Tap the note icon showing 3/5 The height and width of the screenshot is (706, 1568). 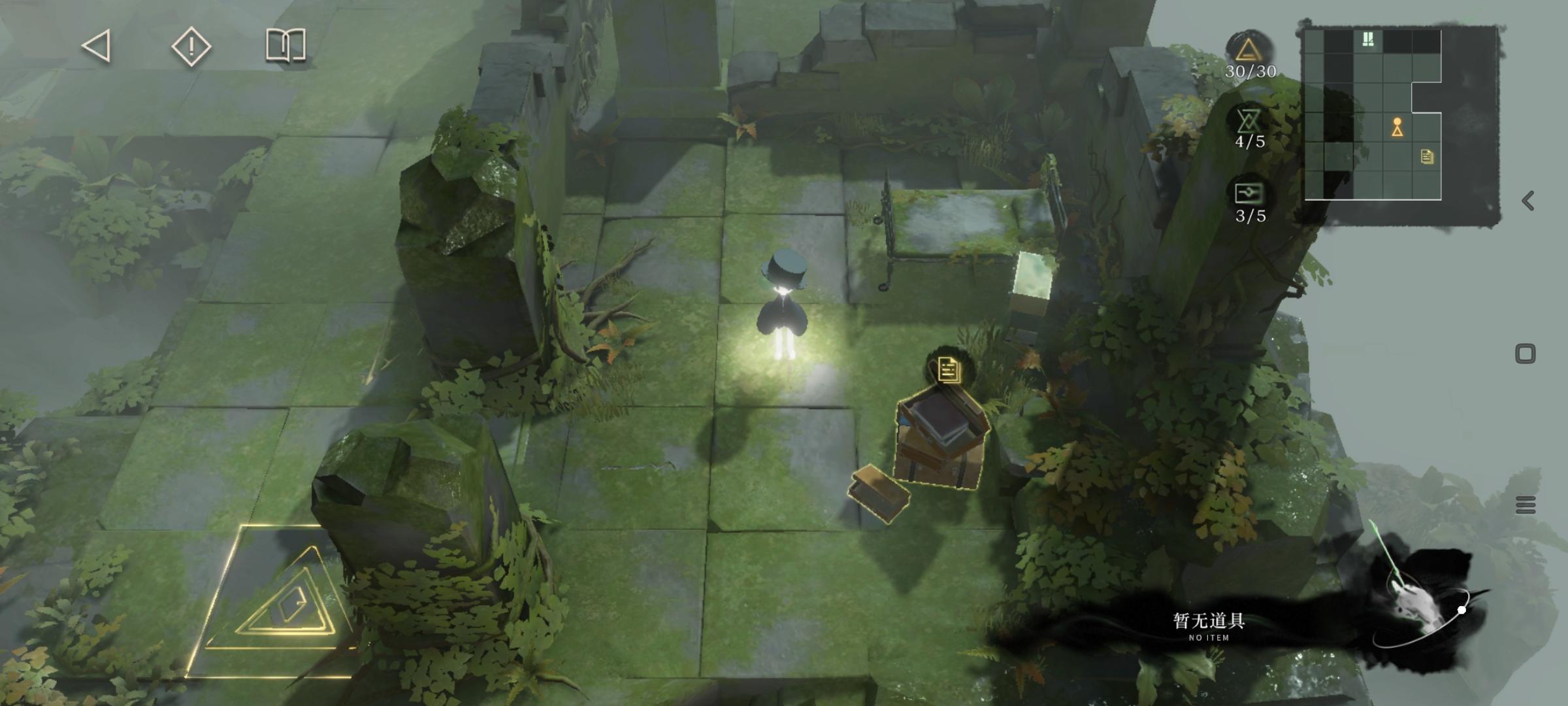coord(1249,193)
